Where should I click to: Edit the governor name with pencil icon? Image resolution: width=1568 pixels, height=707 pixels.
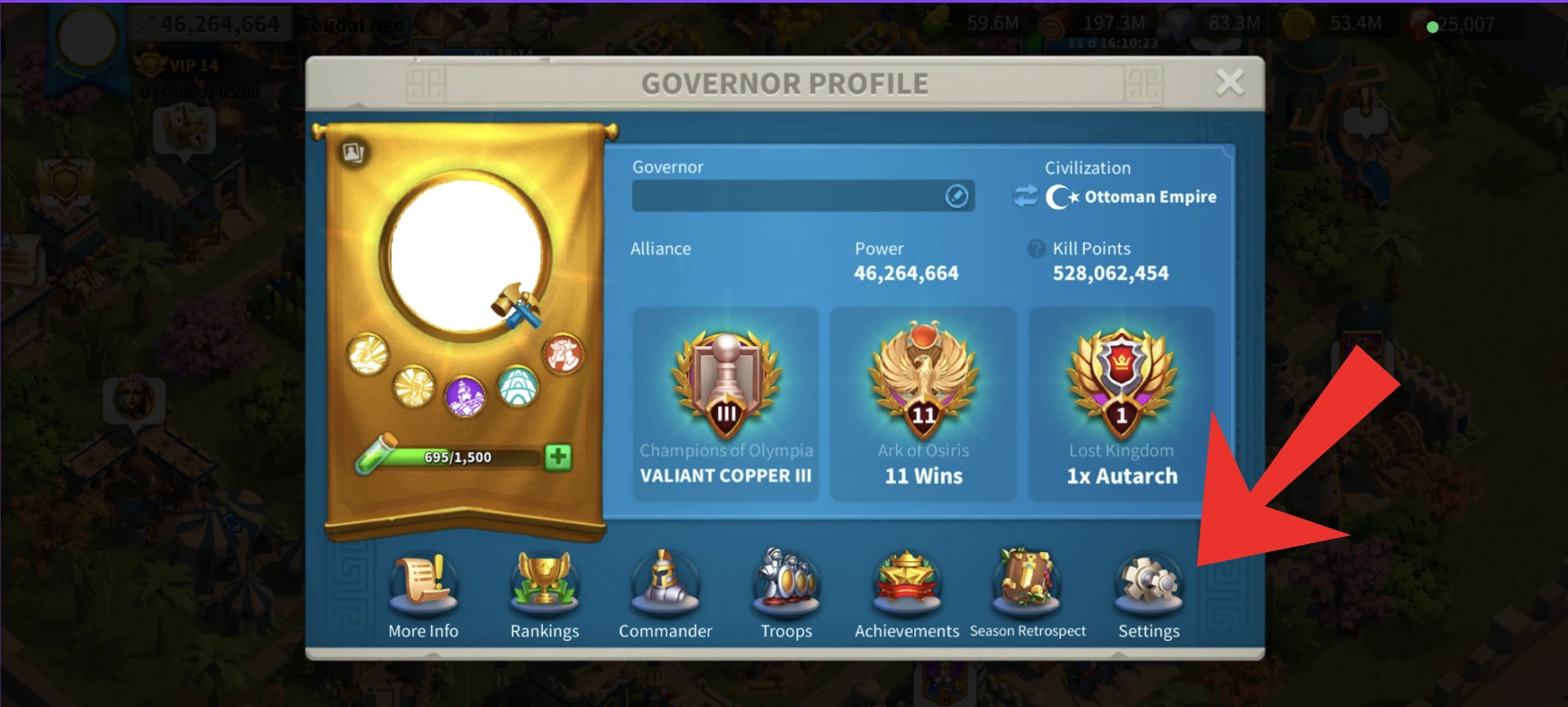click(955, 195)
